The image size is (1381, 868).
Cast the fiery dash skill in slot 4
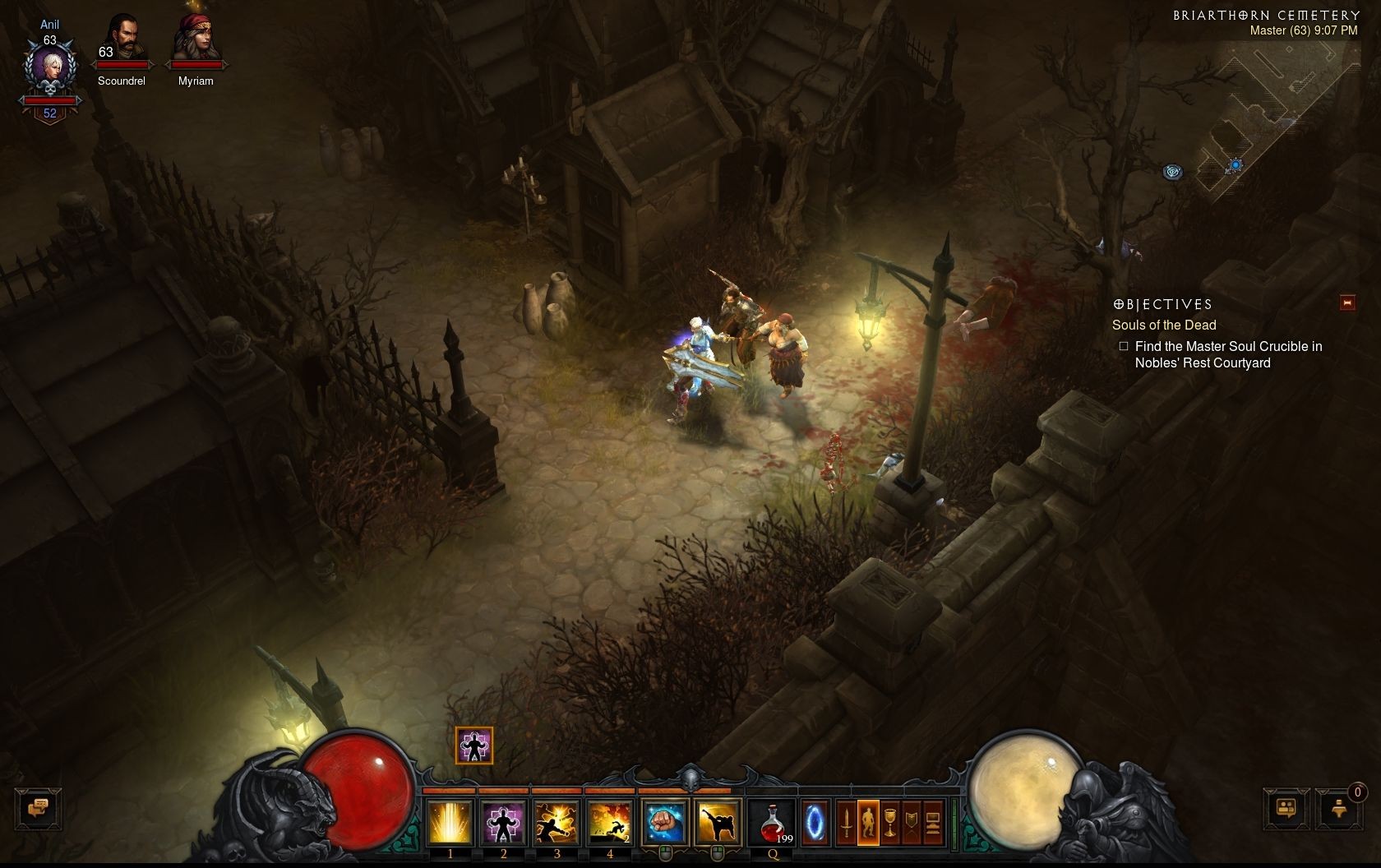point(610,822)
